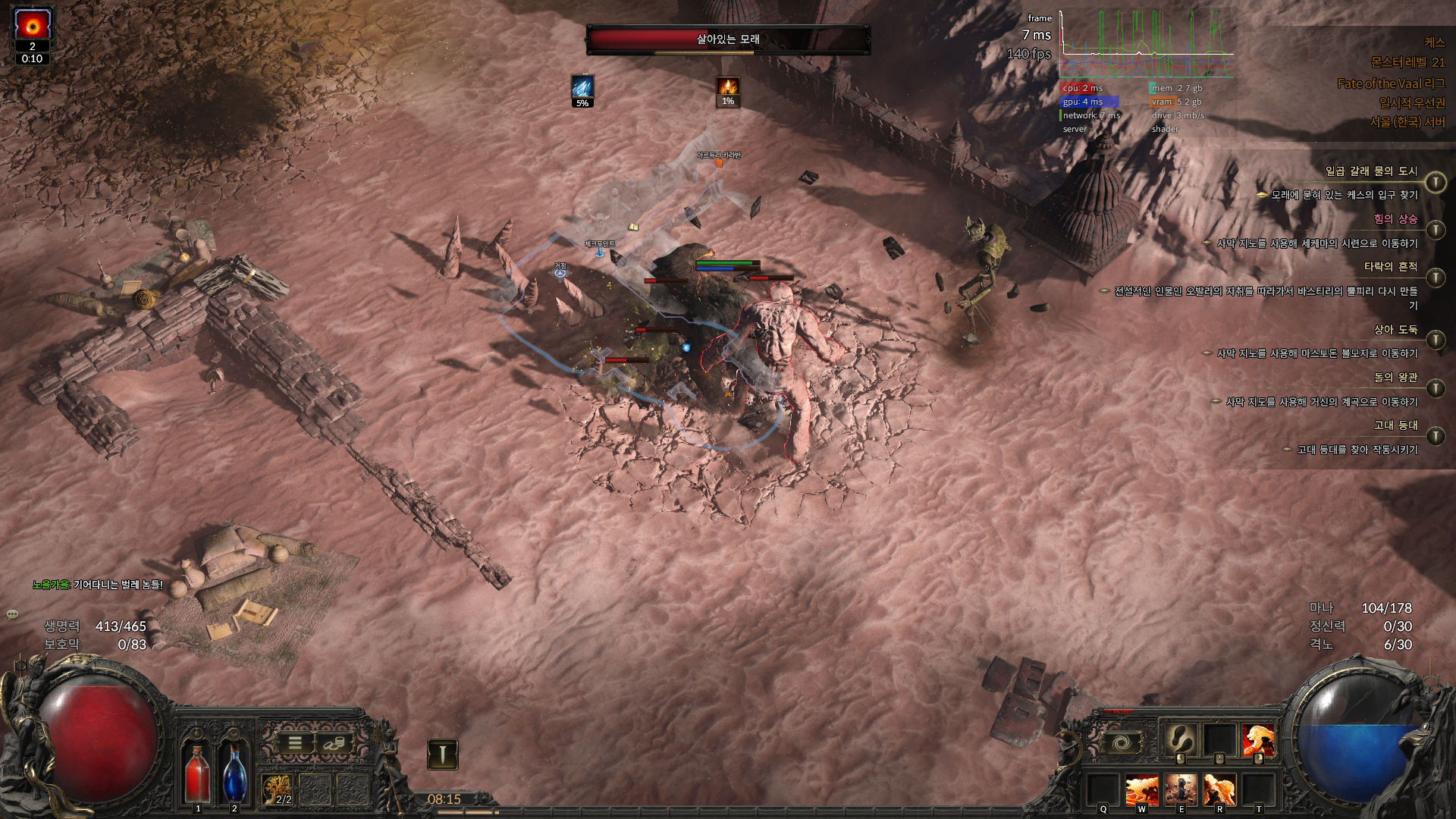Click the 체크포인트 checkpoint marker

[x=600, y=250]
